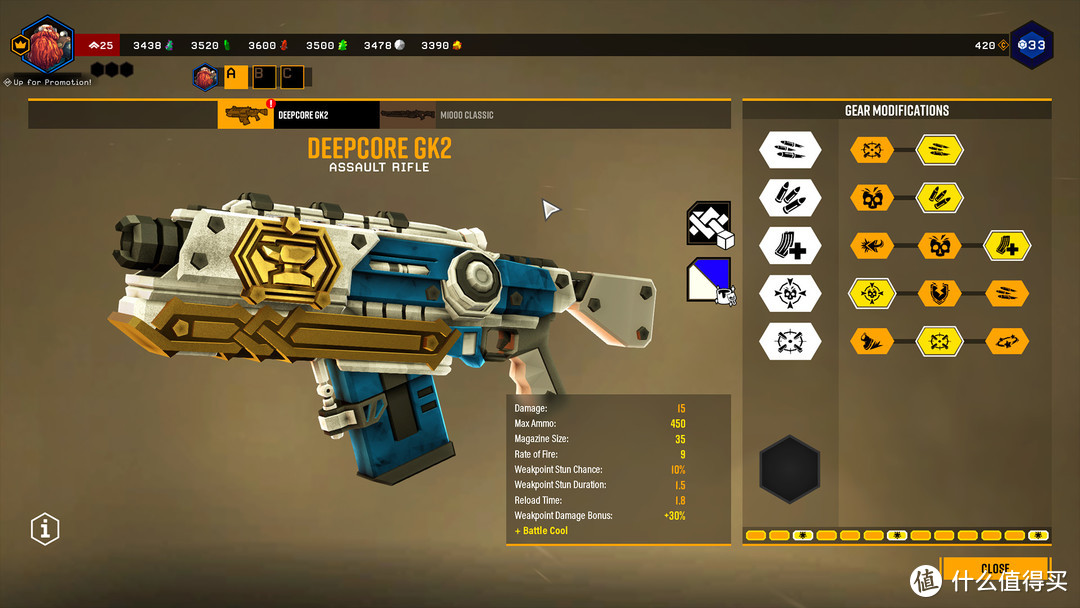Open the weapon info button

click(x=45, y=528)
